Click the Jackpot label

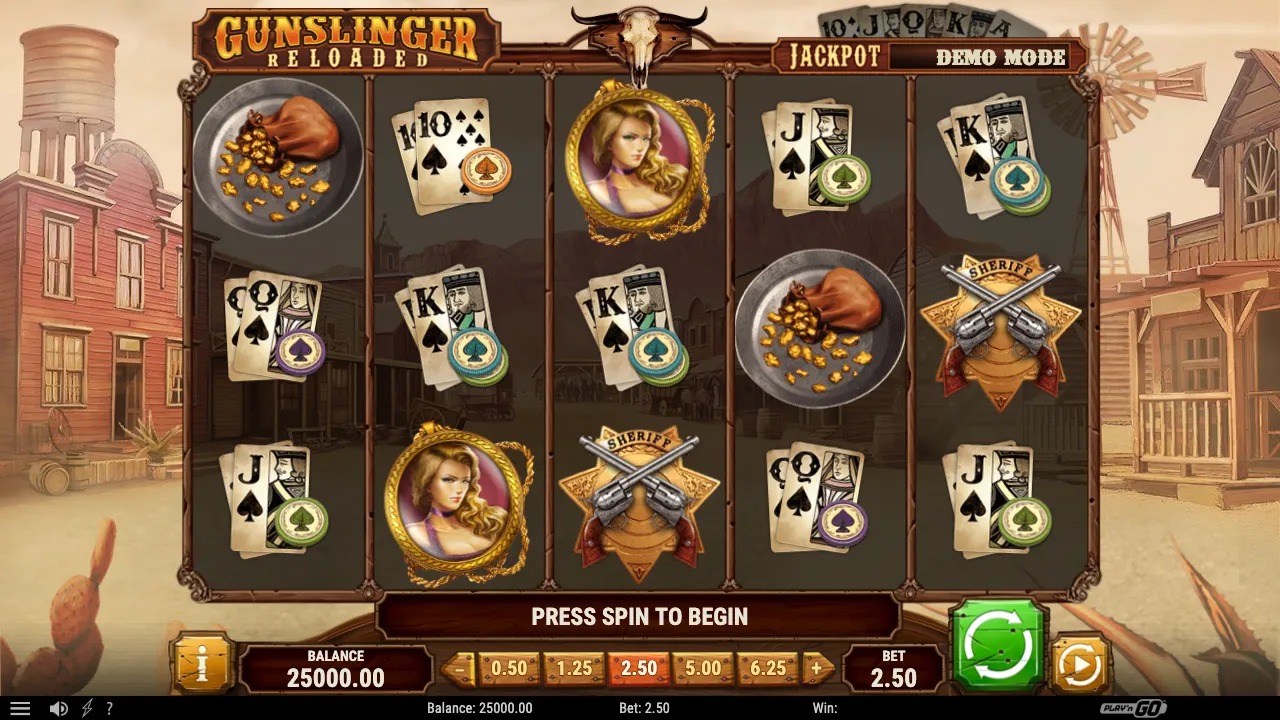pos(836,57)
